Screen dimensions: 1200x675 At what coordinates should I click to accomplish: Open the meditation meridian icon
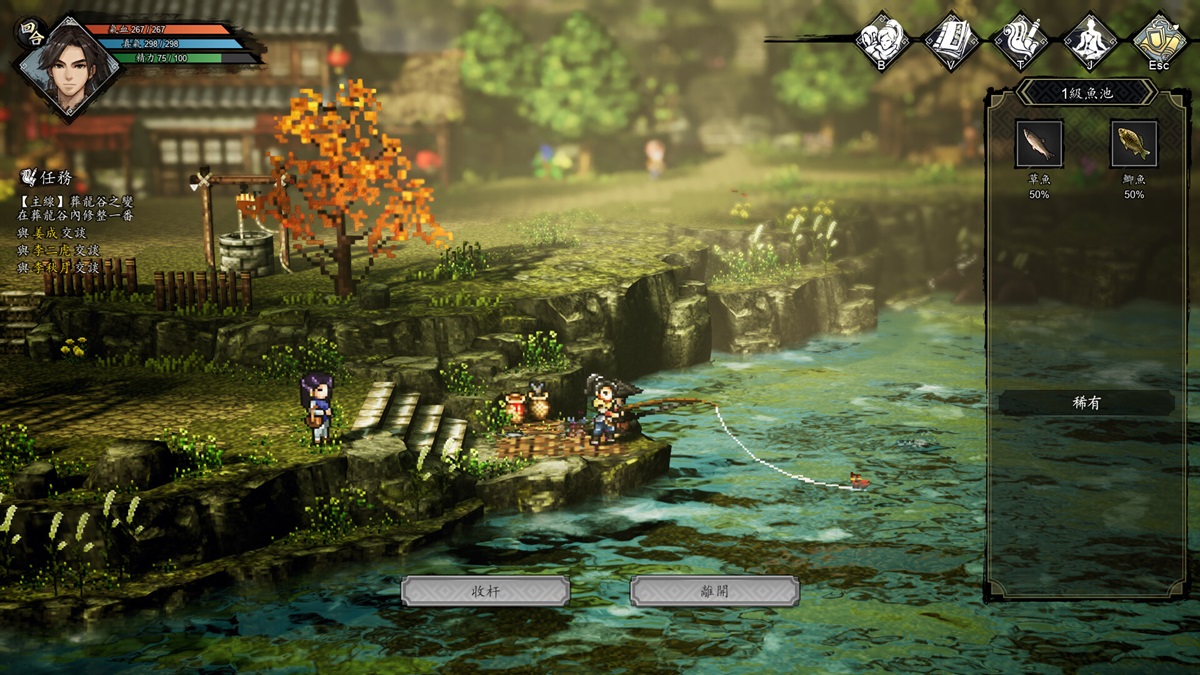(x=1089, y=40)
